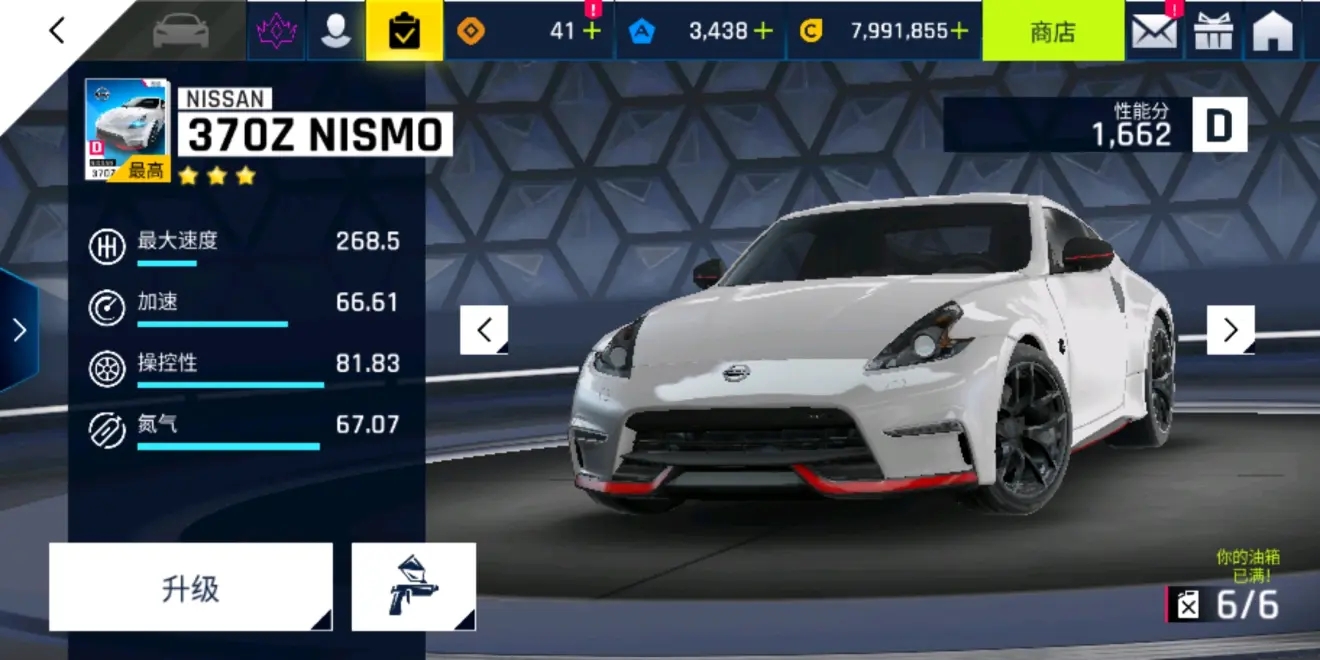This screenshot has width=1320, height=660.
Task: Show the next car with right arrow
Action: coord(1231,330)
